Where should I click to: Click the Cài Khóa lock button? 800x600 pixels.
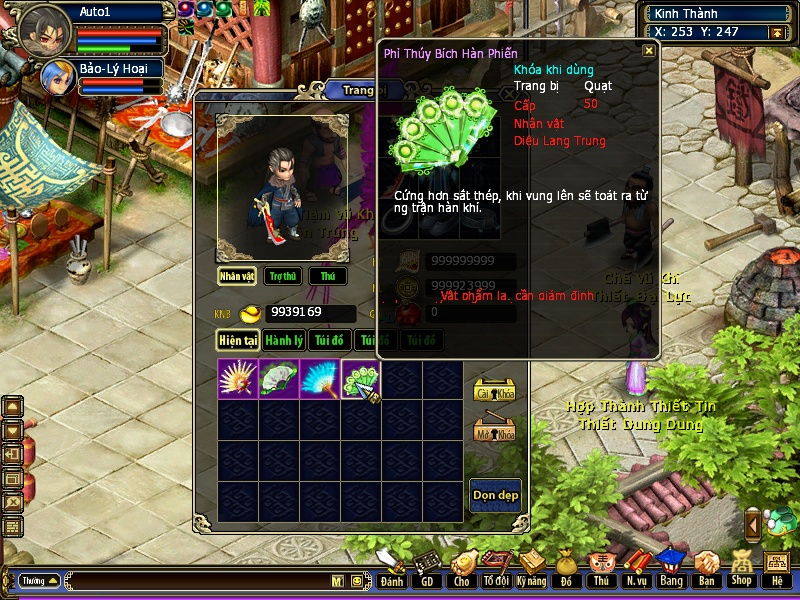pyautogui.click(x=494, y=390)
